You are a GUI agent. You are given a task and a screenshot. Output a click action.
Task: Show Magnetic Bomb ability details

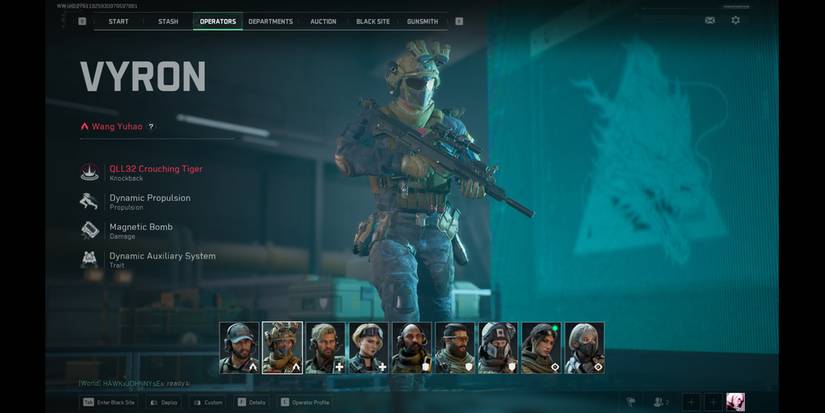(140, 228)
